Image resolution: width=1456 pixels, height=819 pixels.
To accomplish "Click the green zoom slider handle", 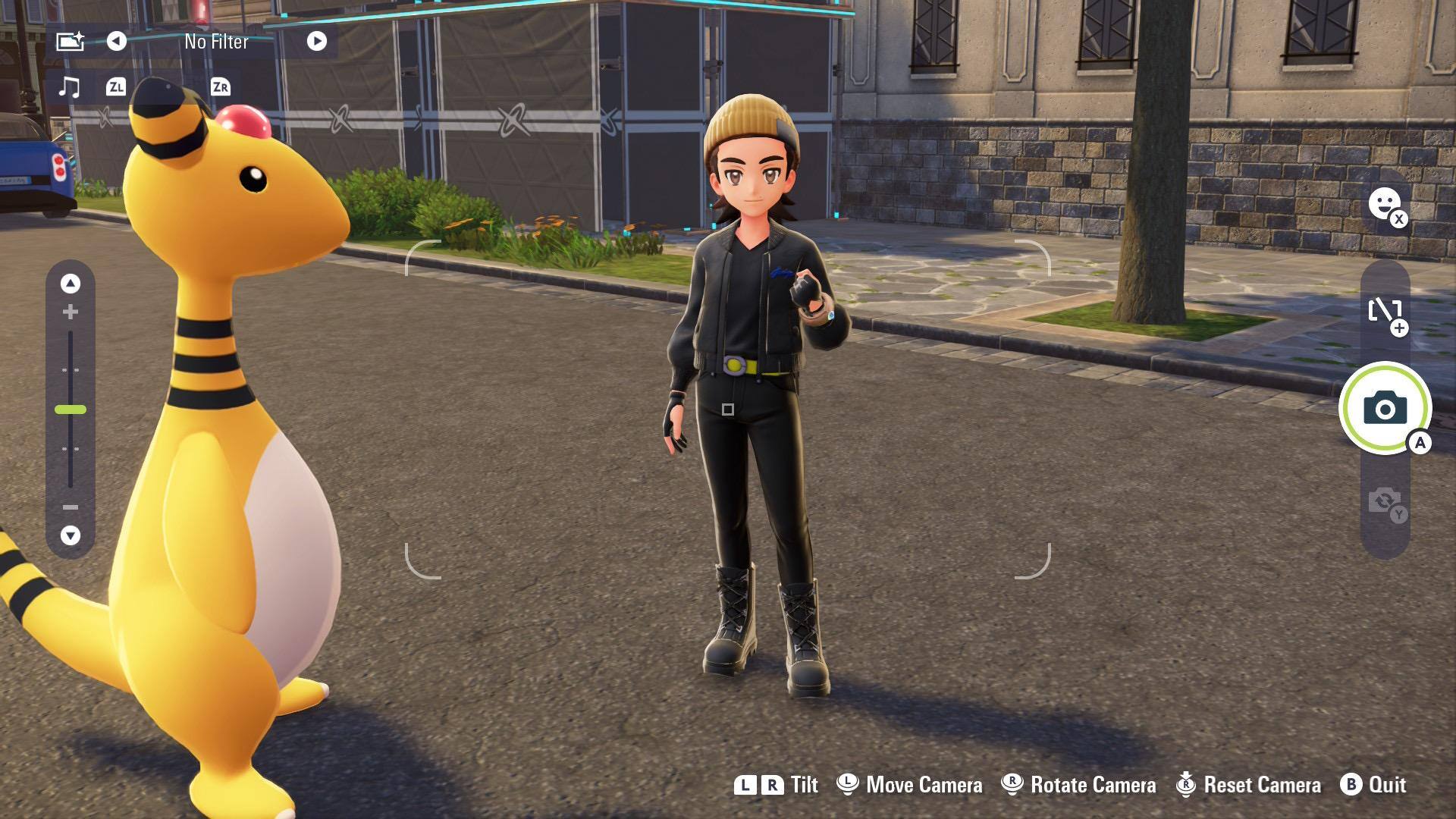I will click(x=71, y=409).
